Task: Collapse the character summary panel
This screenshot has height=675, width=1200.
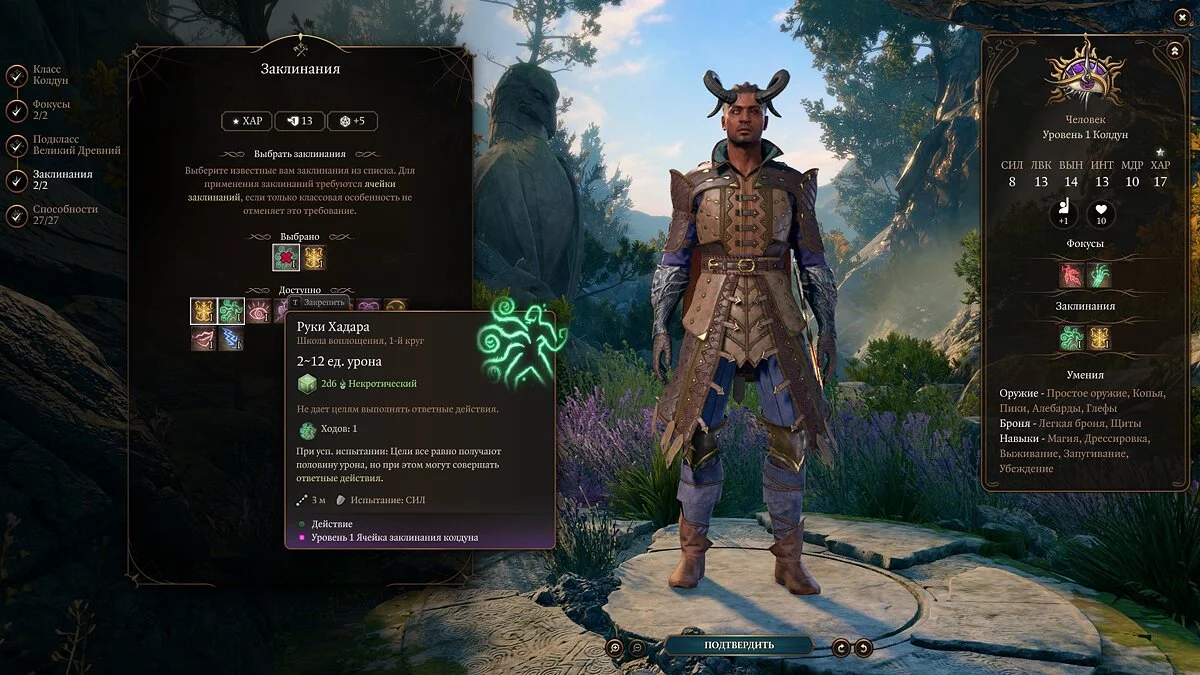Action: [1173, 50]
